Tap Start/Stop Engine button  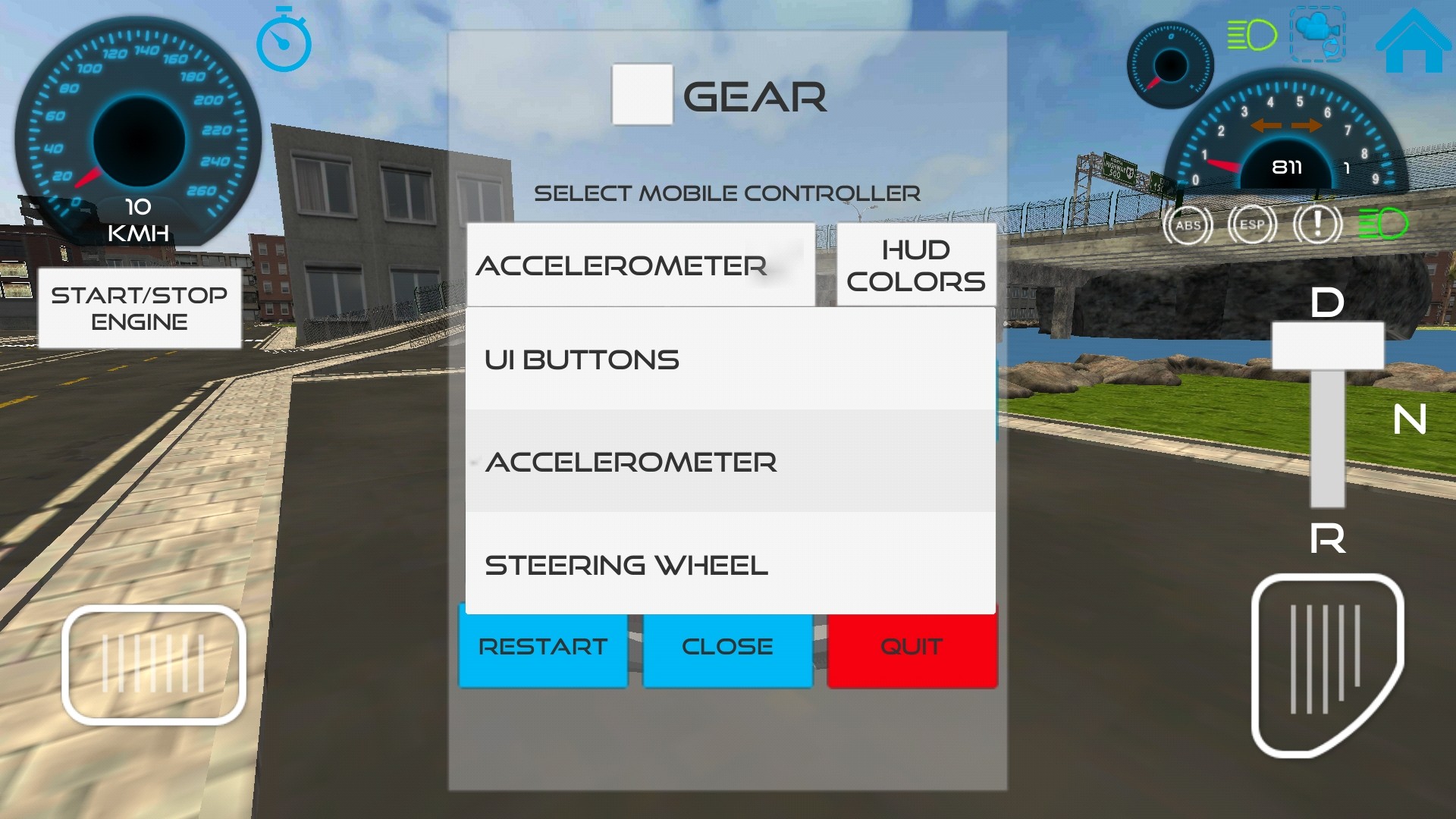[x=140, y=308]
